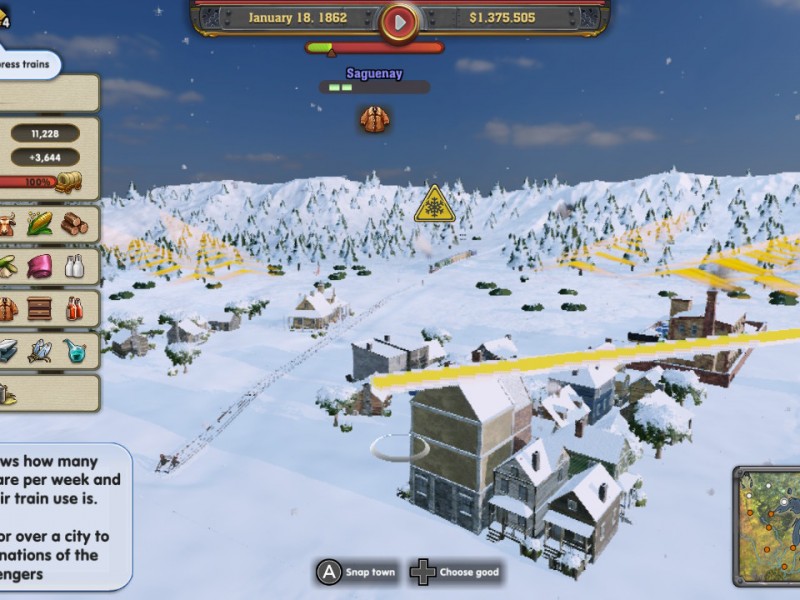Screen dimensions: 800x600
Task: Select the pink cloth good icon
Action: pyautogui.click(x=40, y=266)
